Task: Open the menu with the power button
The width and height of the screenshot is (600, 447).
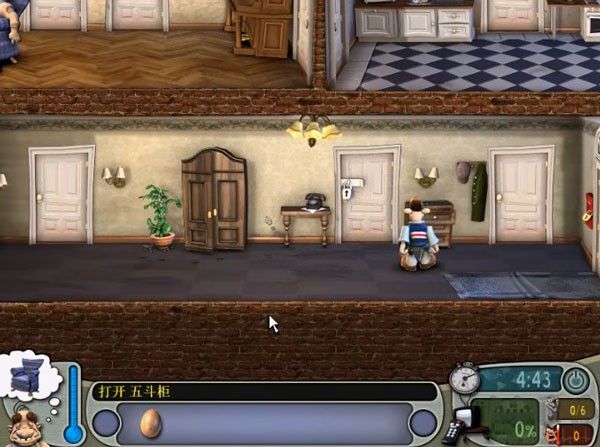Action: (576, 380)
